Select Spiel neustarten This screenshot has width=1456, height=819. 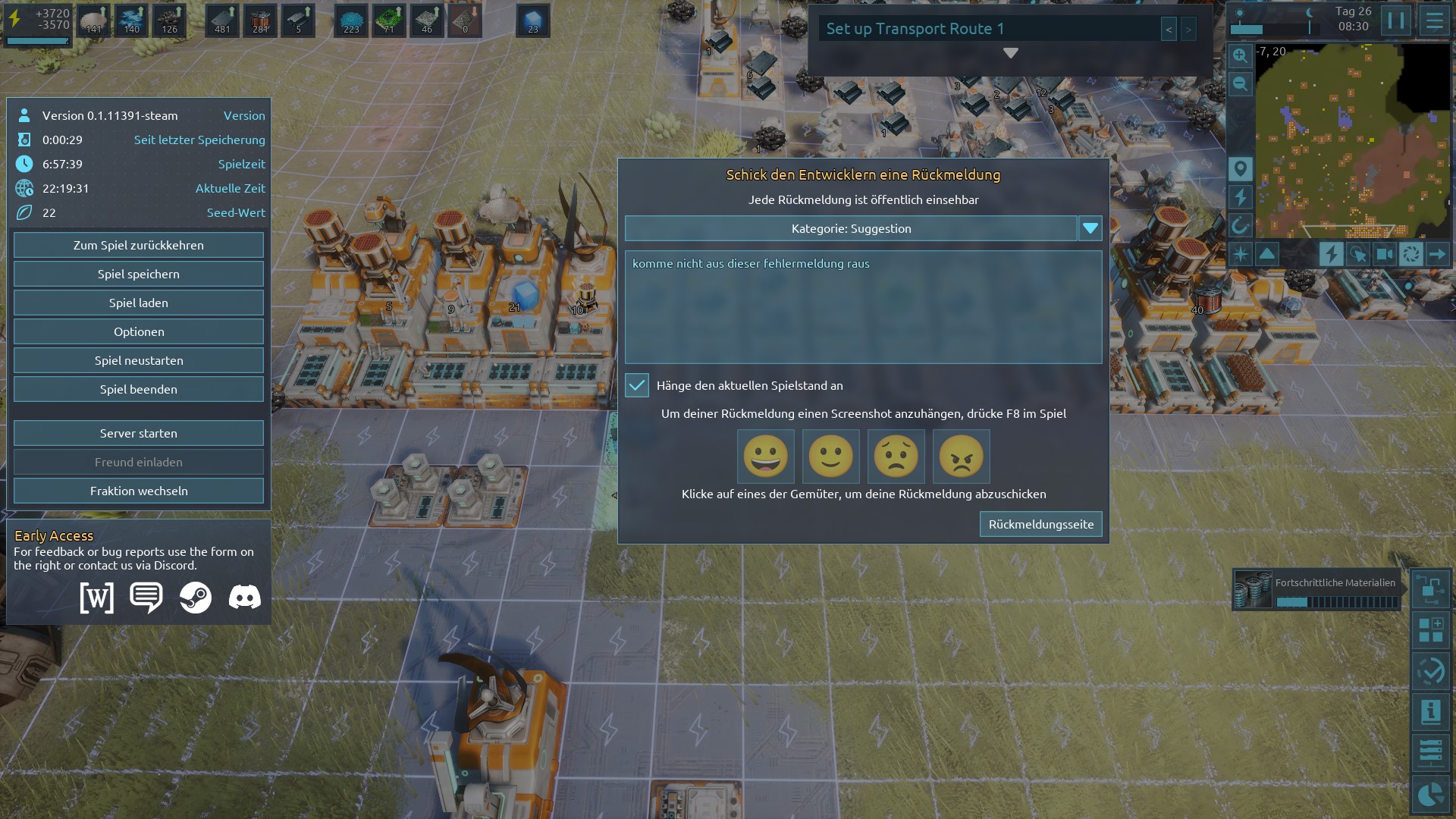point(139,360)
